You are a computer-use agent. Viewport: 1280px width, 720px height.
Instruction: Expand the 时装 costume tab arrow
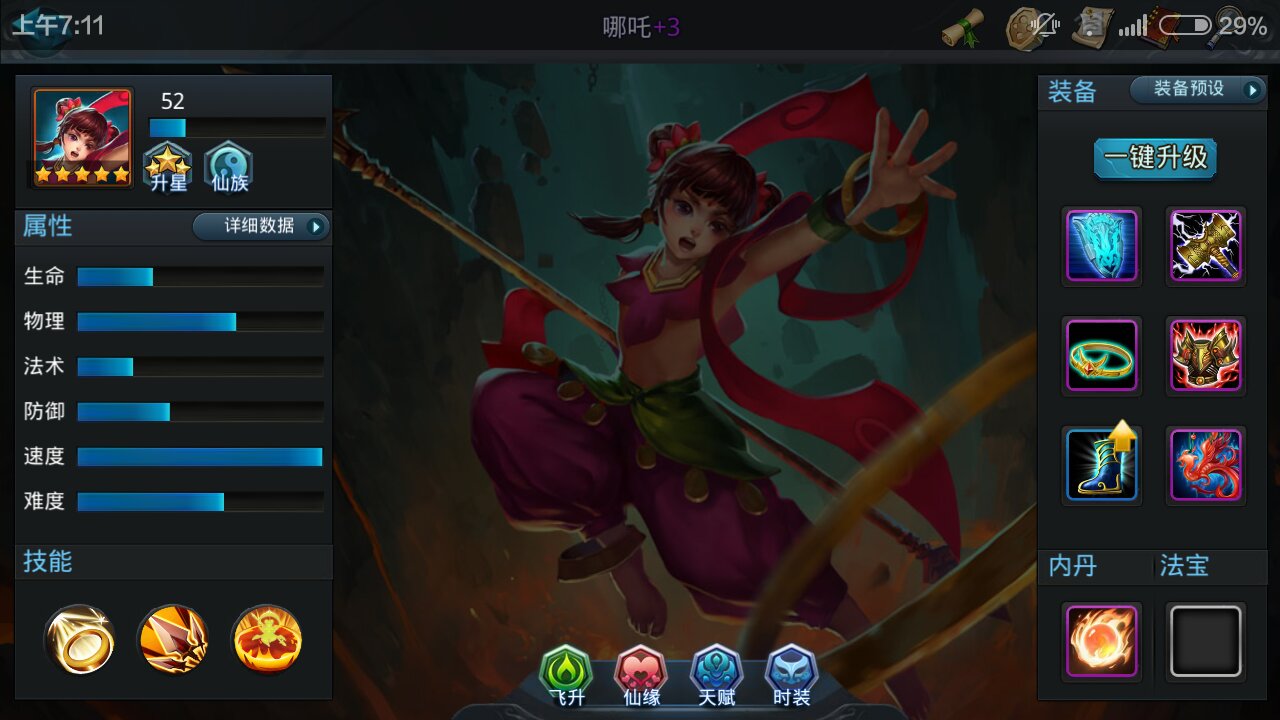point(792,675)
